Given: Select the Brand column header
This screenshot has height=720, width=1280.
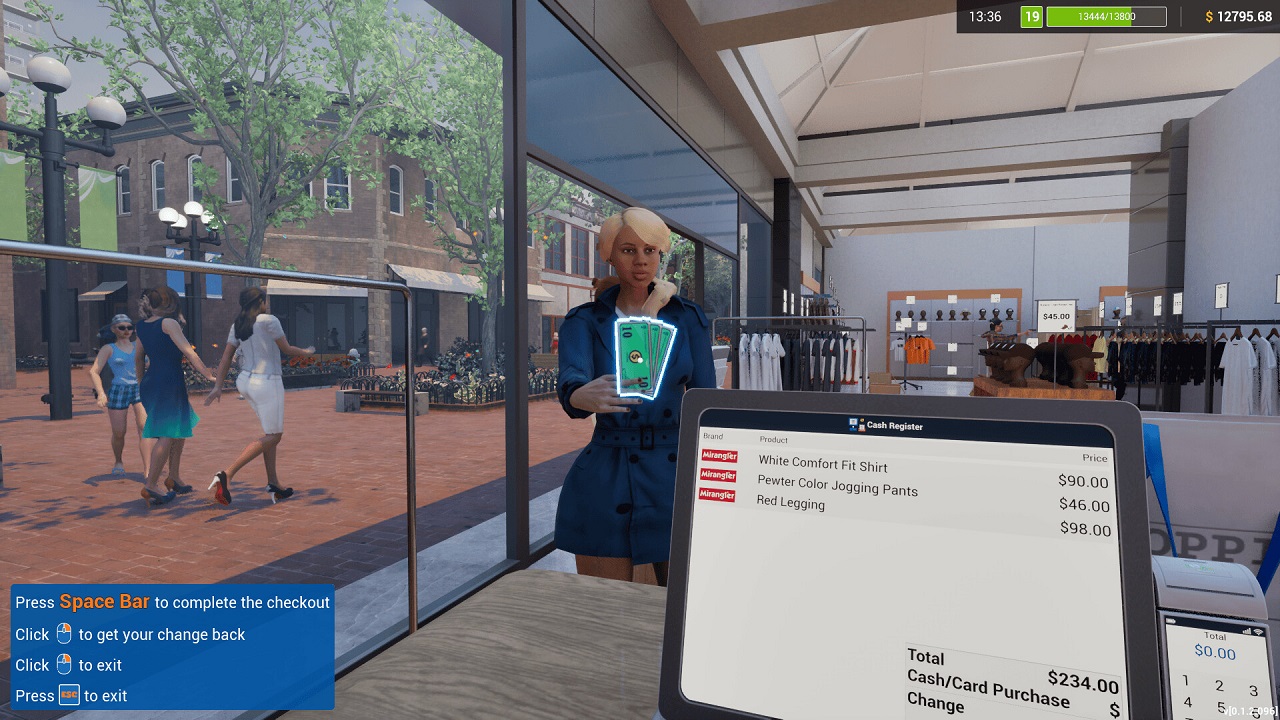Looking at the screenshot, I should 712,437.
